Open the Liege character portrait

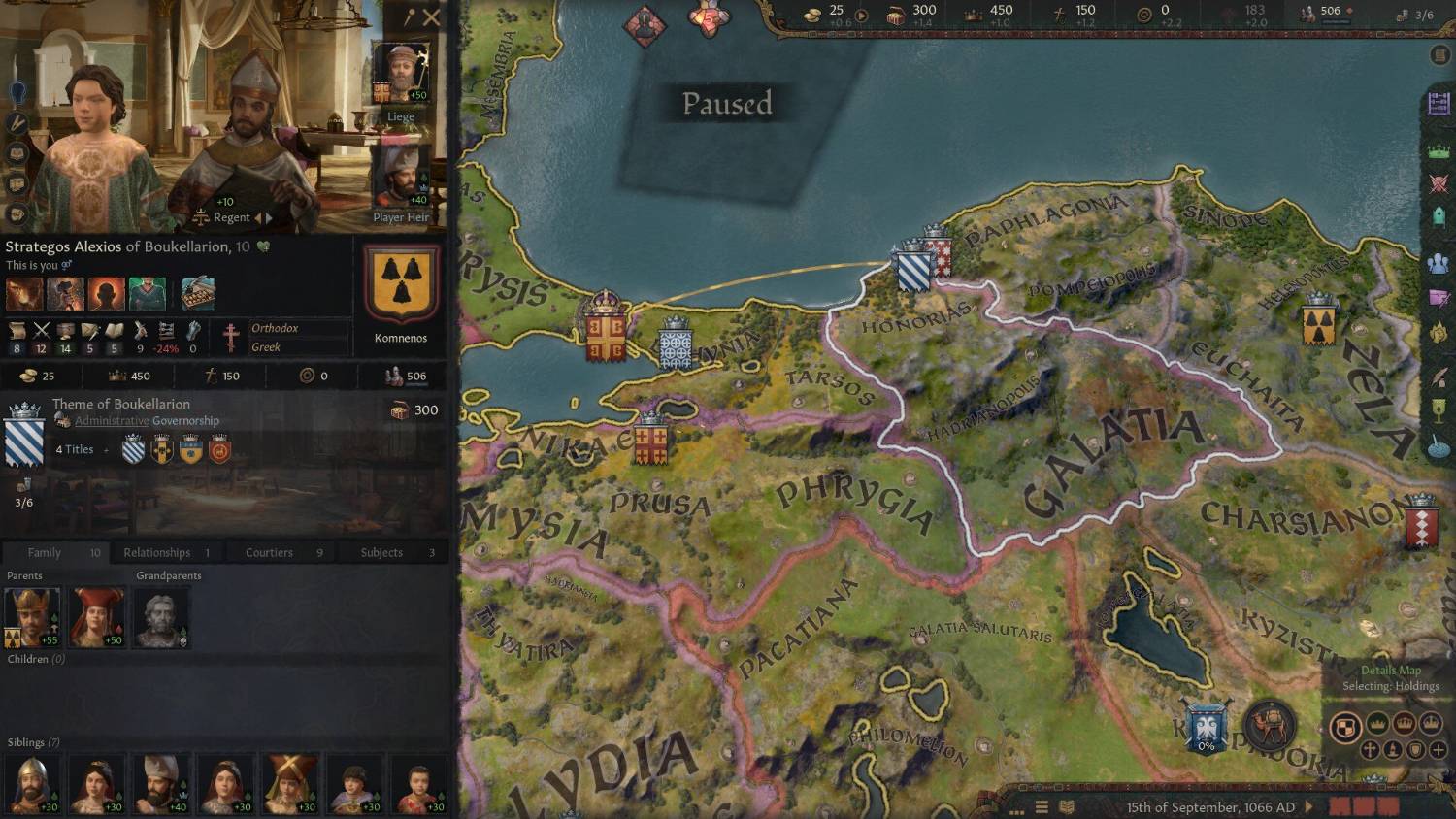pyautogui.click(x=400, y=76)
